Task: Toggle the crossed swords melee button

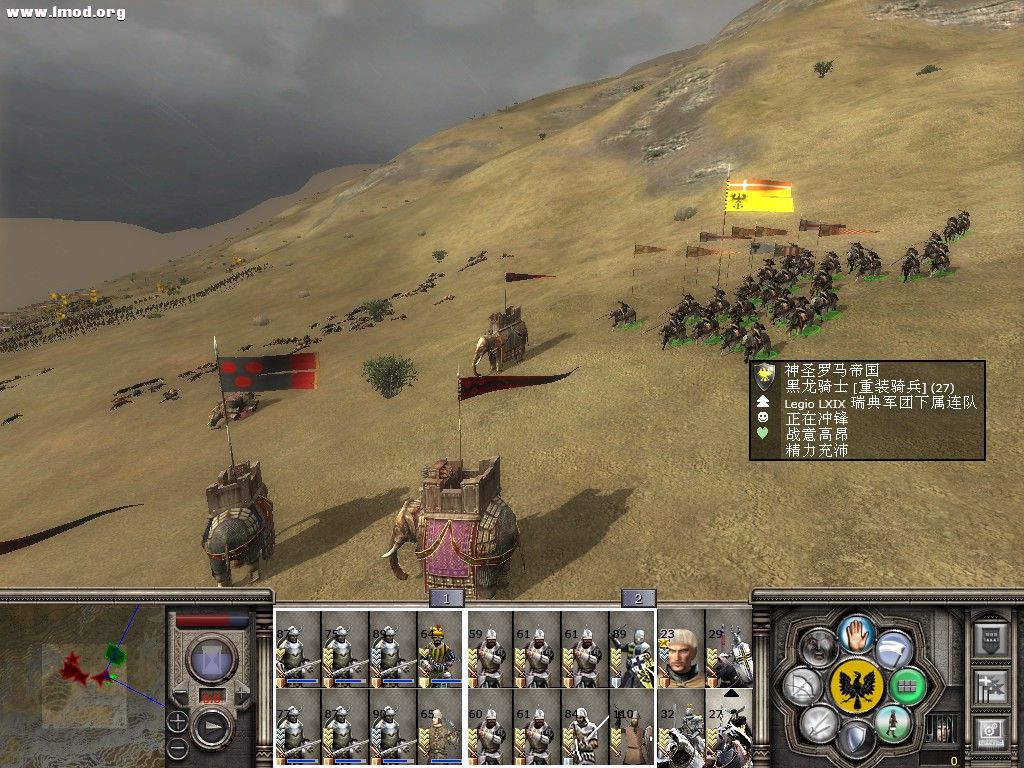Action: [819, 722]
